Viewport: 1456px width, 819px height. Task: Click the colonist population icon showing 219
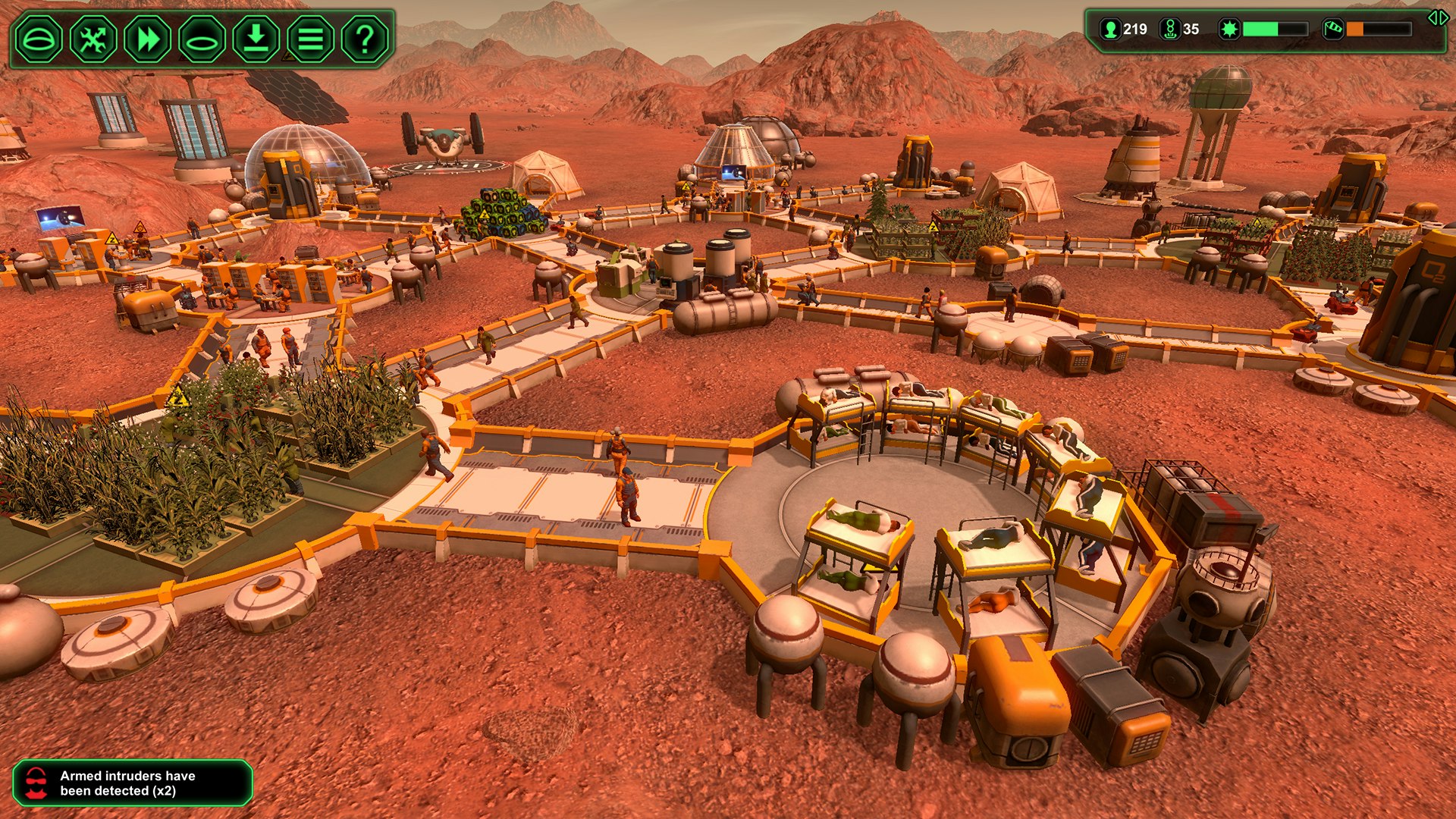click(x=1110, y=30)
